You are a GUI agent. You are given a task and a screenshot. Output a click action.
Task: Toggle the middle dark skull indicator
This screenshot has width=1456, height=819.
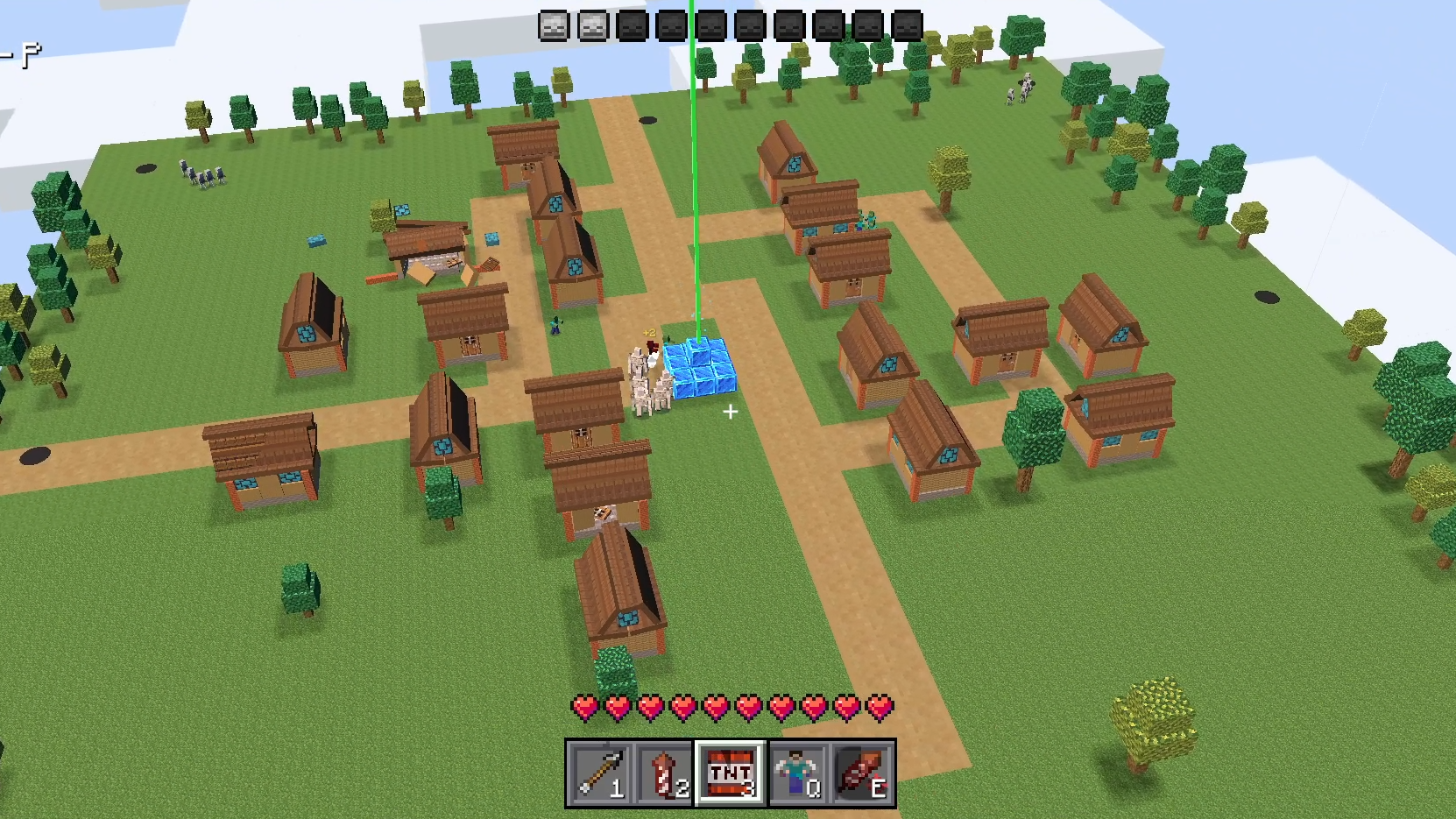click(753, 24)
